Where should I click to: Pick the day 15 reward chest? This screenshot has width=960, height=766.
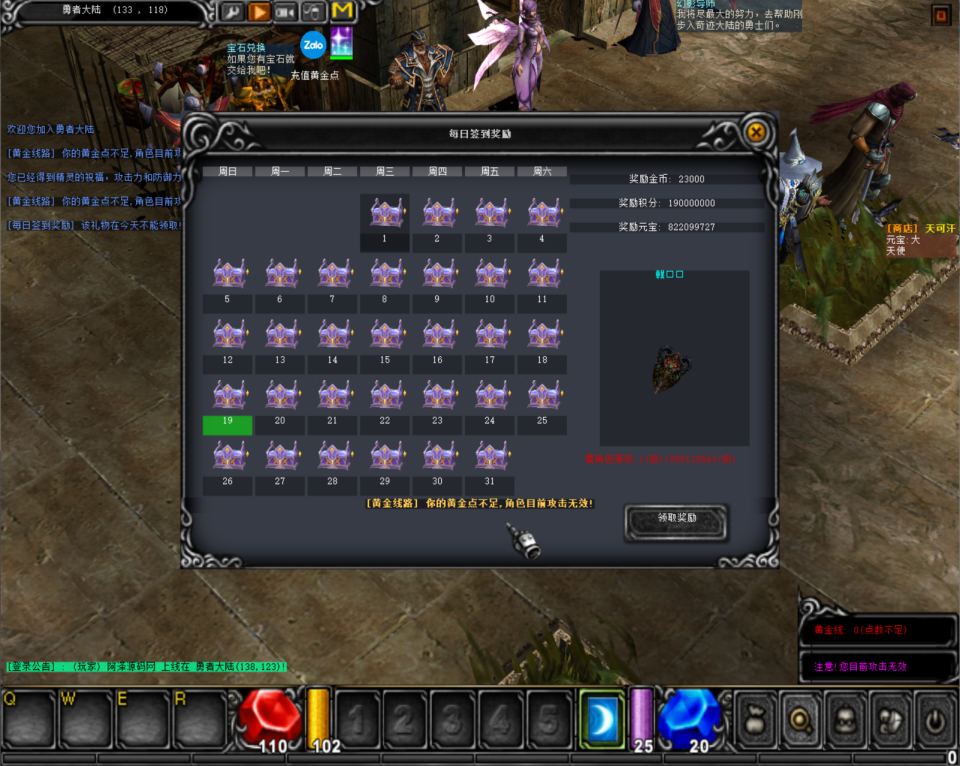point(385,335)
